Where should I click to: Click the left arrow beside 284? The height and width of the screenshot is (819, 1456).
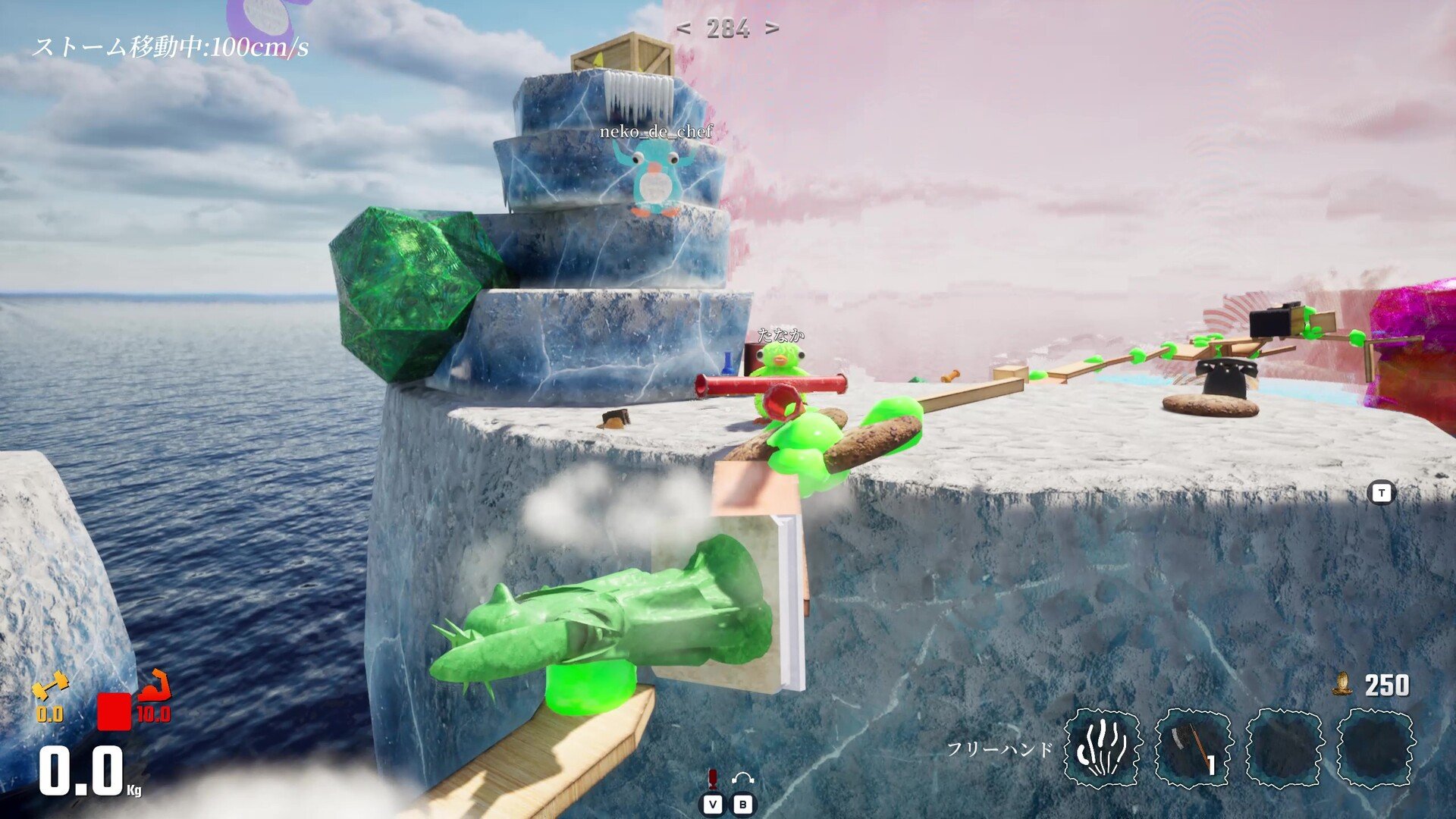[x=682, y=29]
